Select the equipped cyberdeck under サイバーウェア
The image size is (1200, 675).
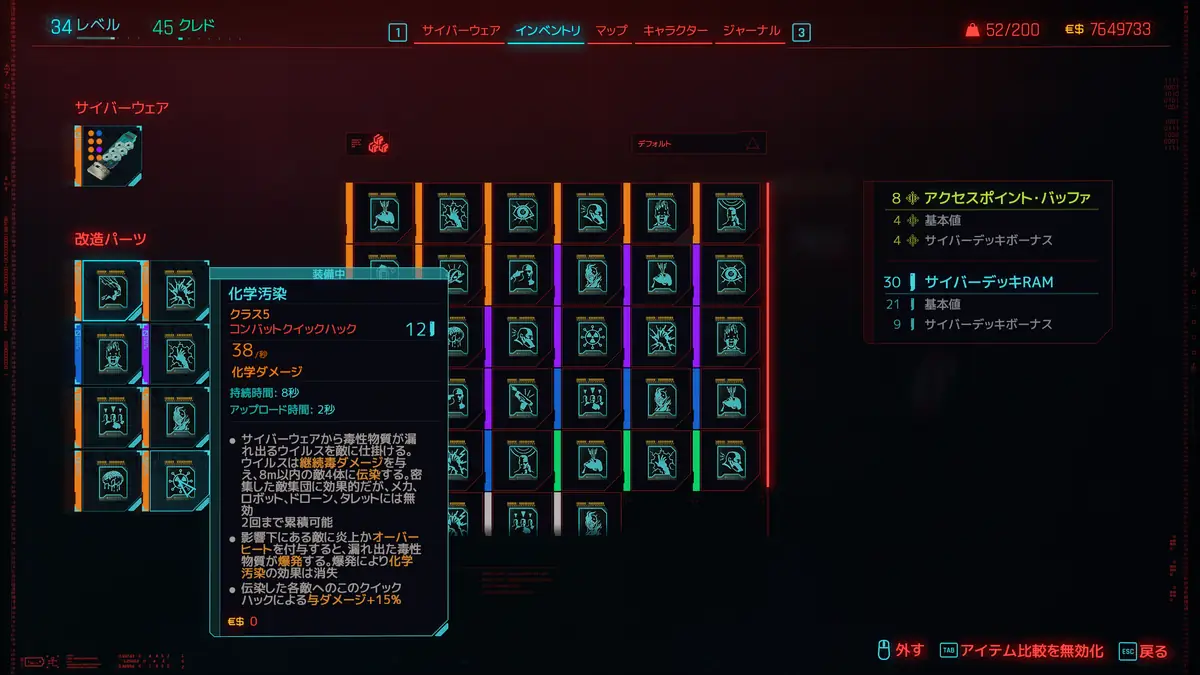click(x=110, y=155)
